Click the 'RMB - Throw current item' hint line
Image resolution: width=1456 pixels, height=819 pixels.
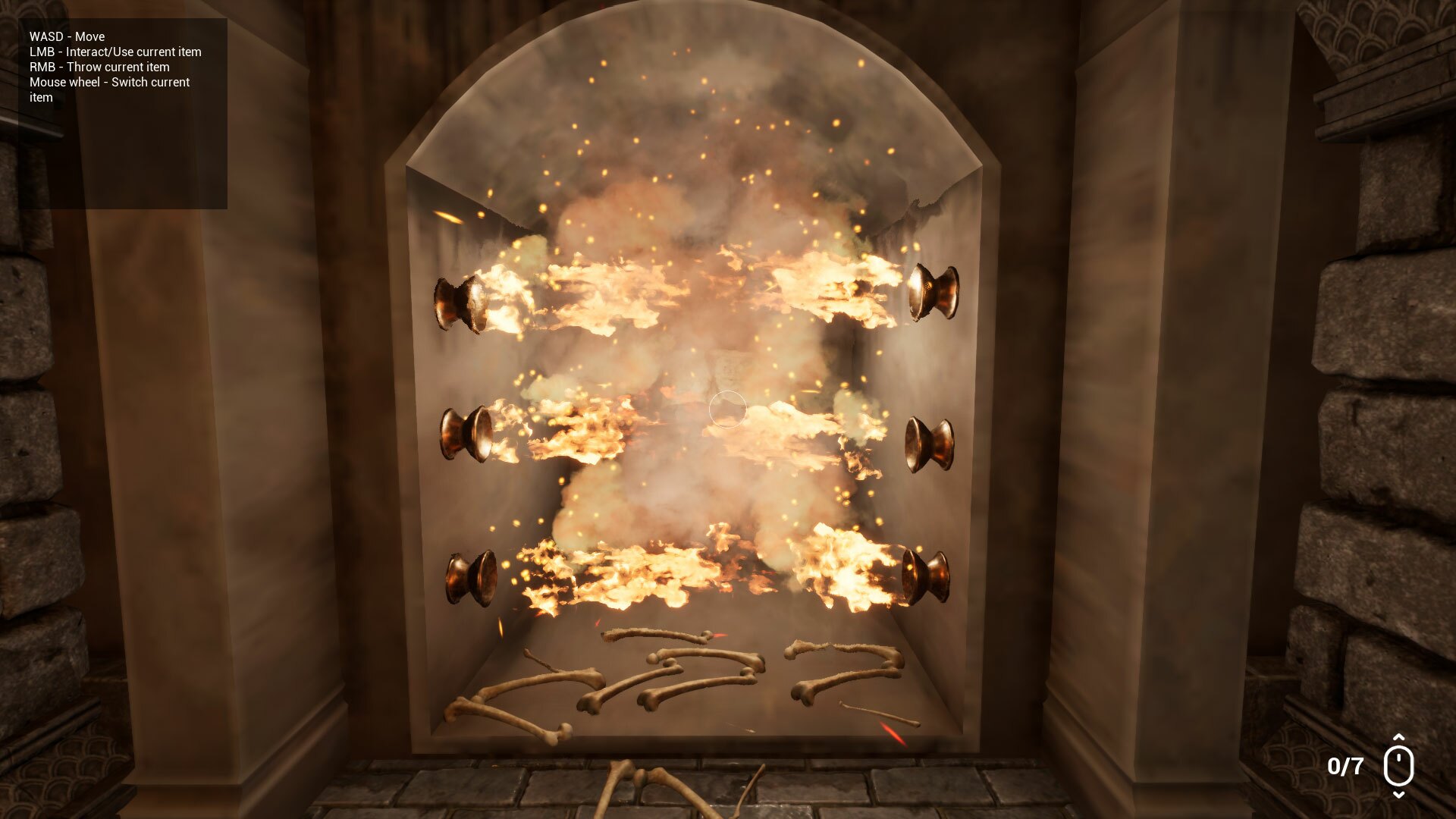tap(99, 67)
